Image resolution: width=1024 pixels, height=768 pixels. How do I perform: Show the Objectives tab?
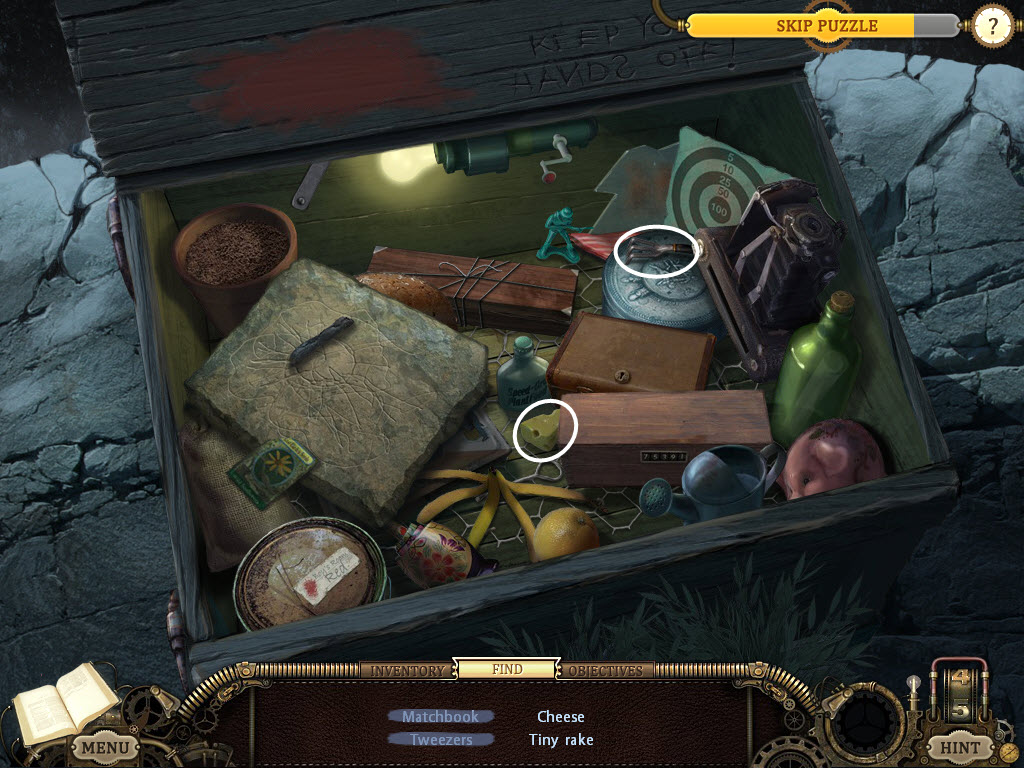point(604,670)
